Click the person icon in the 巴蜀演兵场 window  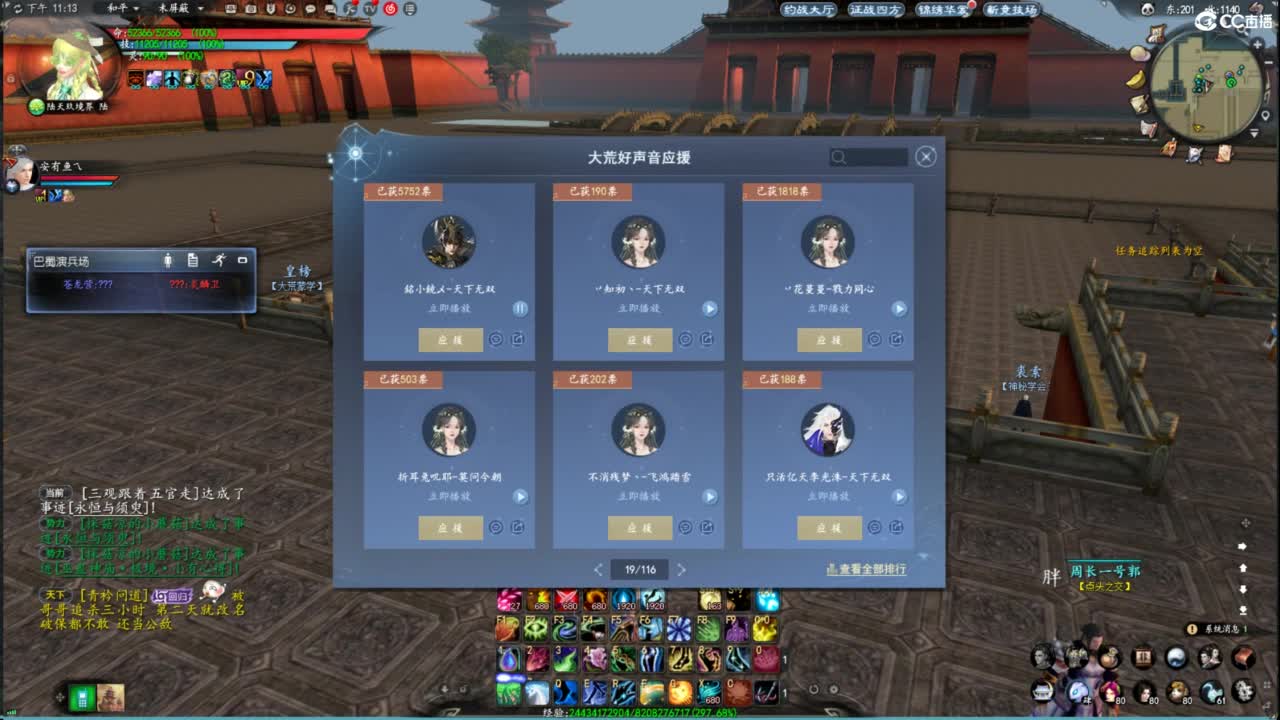[168, 260]
